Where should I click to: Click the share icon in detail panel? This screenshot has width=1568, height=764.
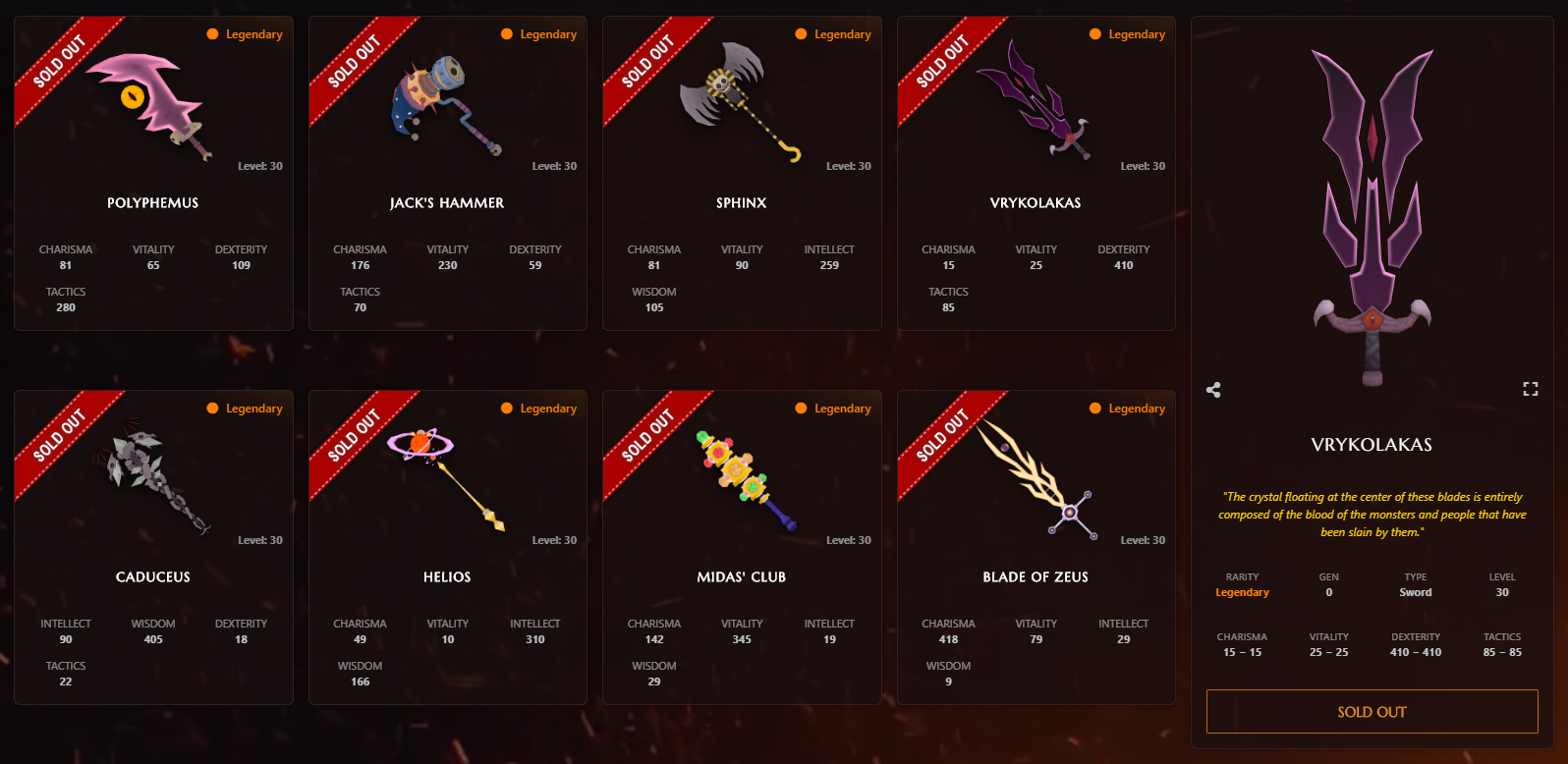click(1214, 390)
